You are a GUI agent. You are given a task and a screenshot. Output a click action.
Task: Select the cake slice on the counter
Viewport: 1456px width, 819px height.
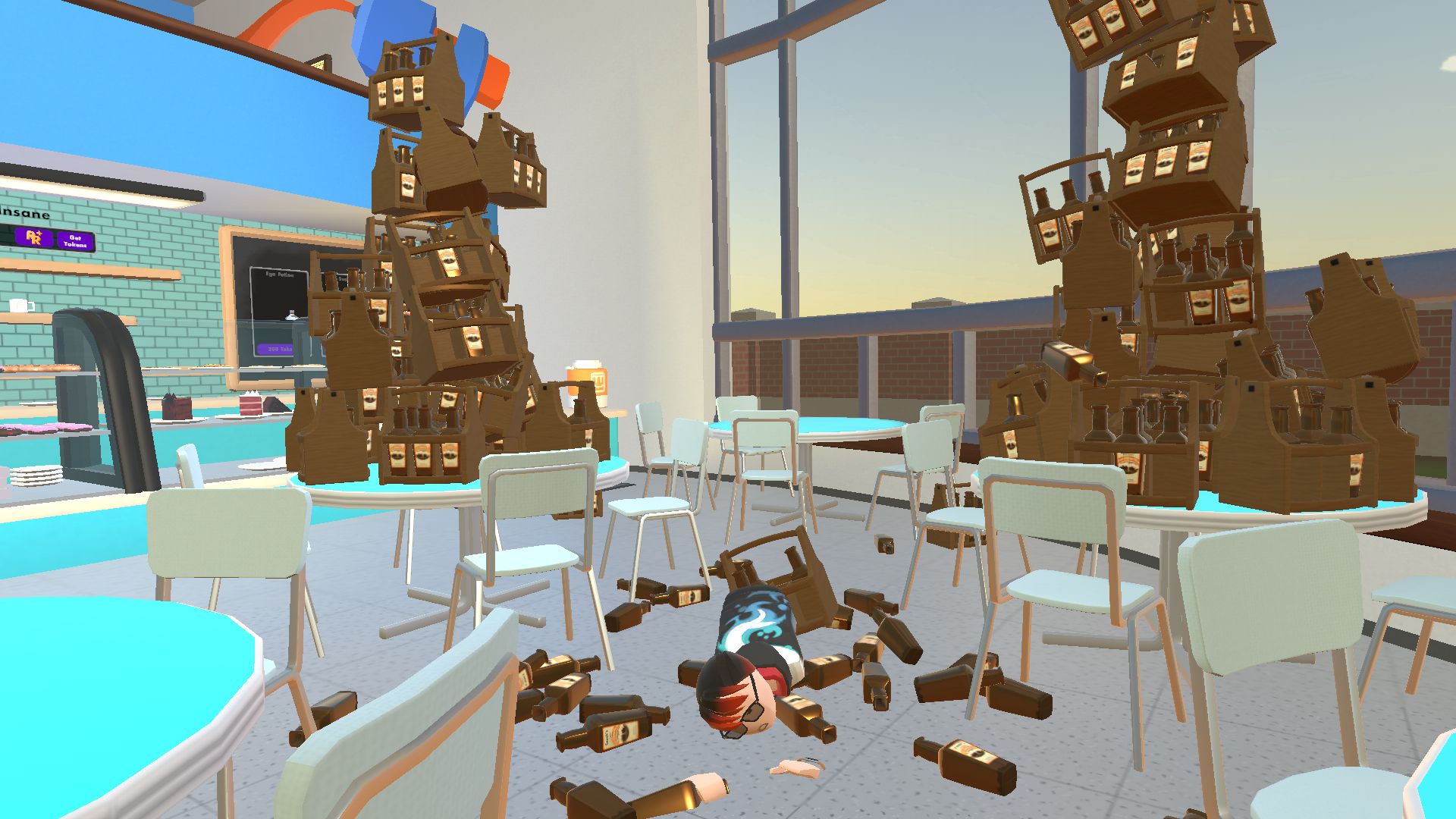(x=249, y=403)
